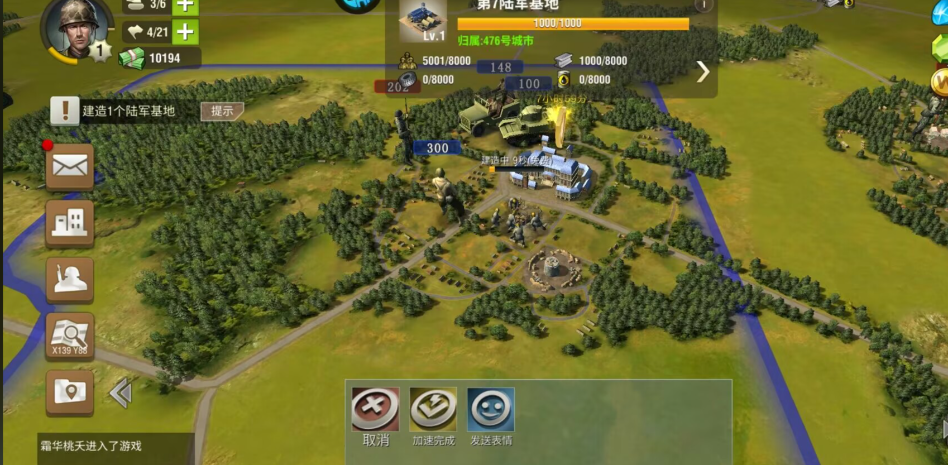Image resolution: width=948 pixels, height=465 pixels.
Task: Open the mail envelope inbox
Action: (70, 167)
